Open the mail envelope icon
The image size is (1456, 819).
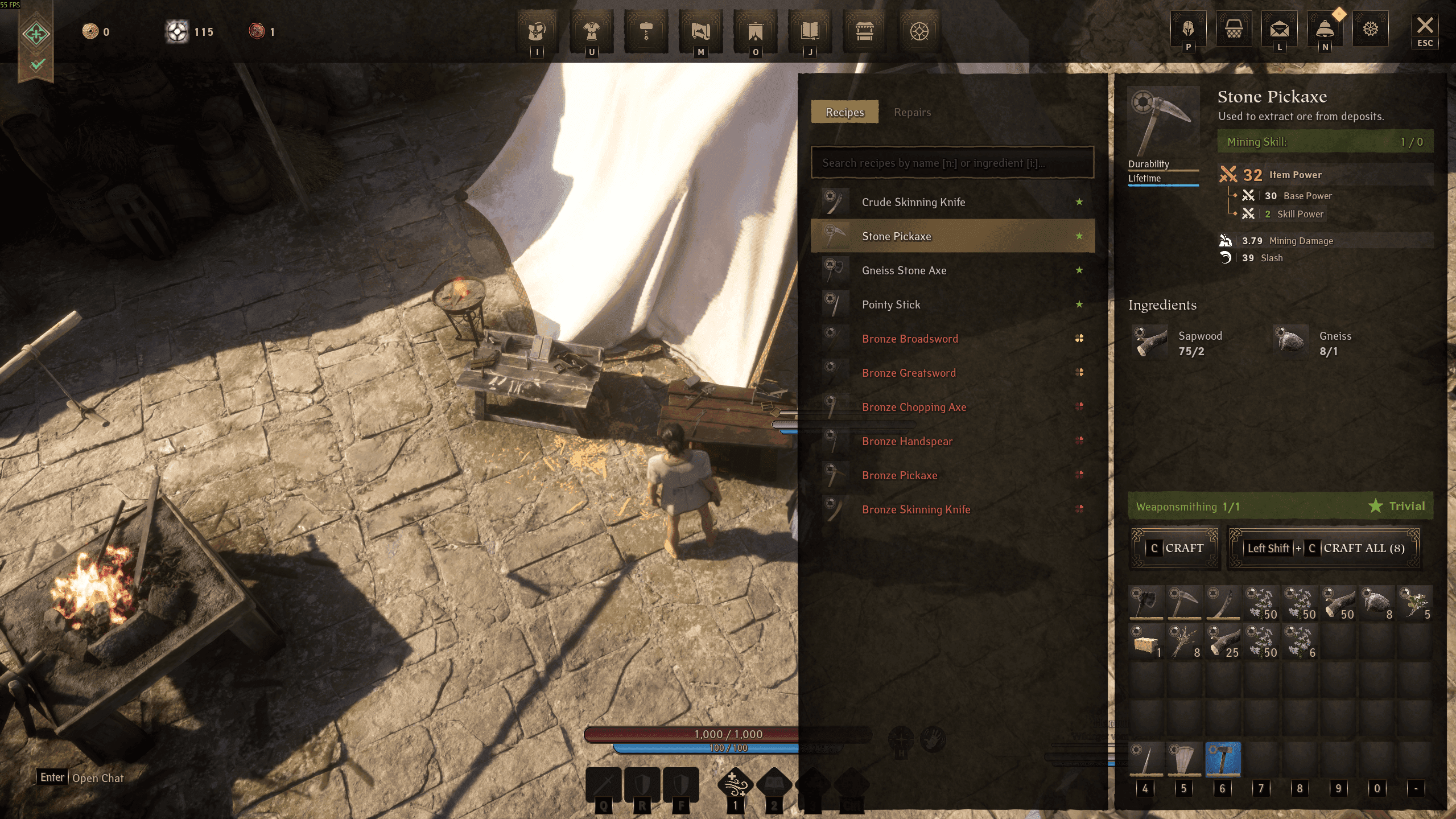point(1279,28)
